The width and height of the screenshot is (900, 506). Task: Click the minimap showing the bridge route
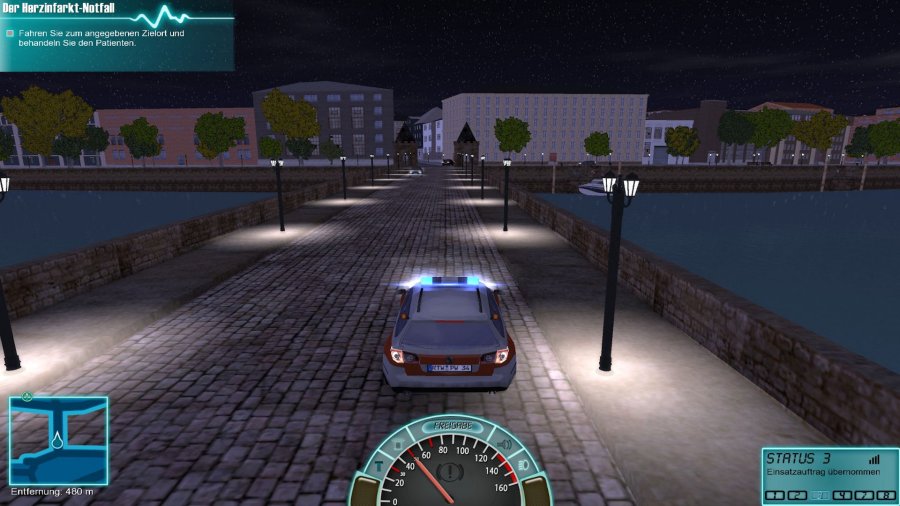[x=59, y=440]
